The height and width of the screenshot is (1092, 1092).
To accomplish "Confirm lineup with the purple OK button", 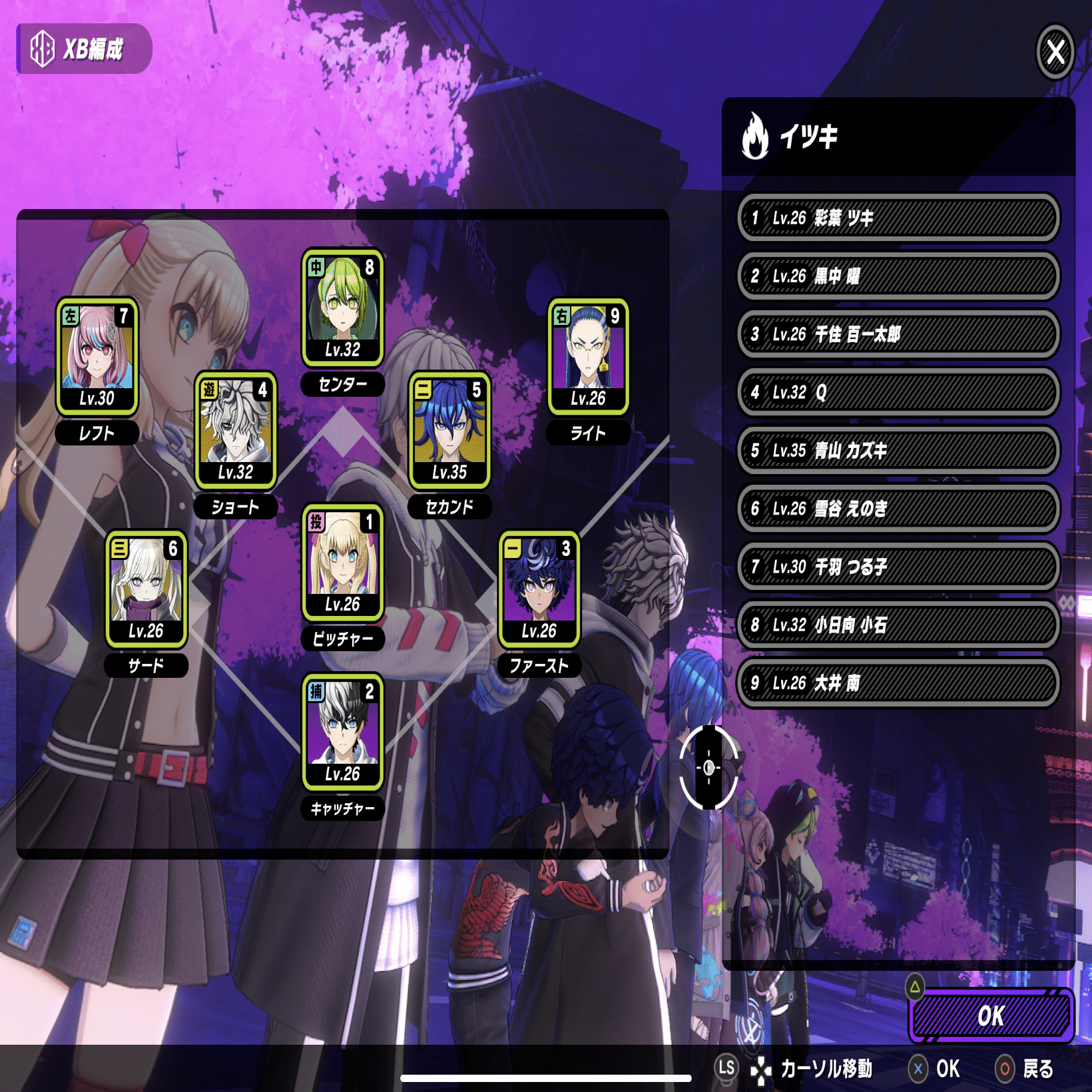I will 991,1015.
